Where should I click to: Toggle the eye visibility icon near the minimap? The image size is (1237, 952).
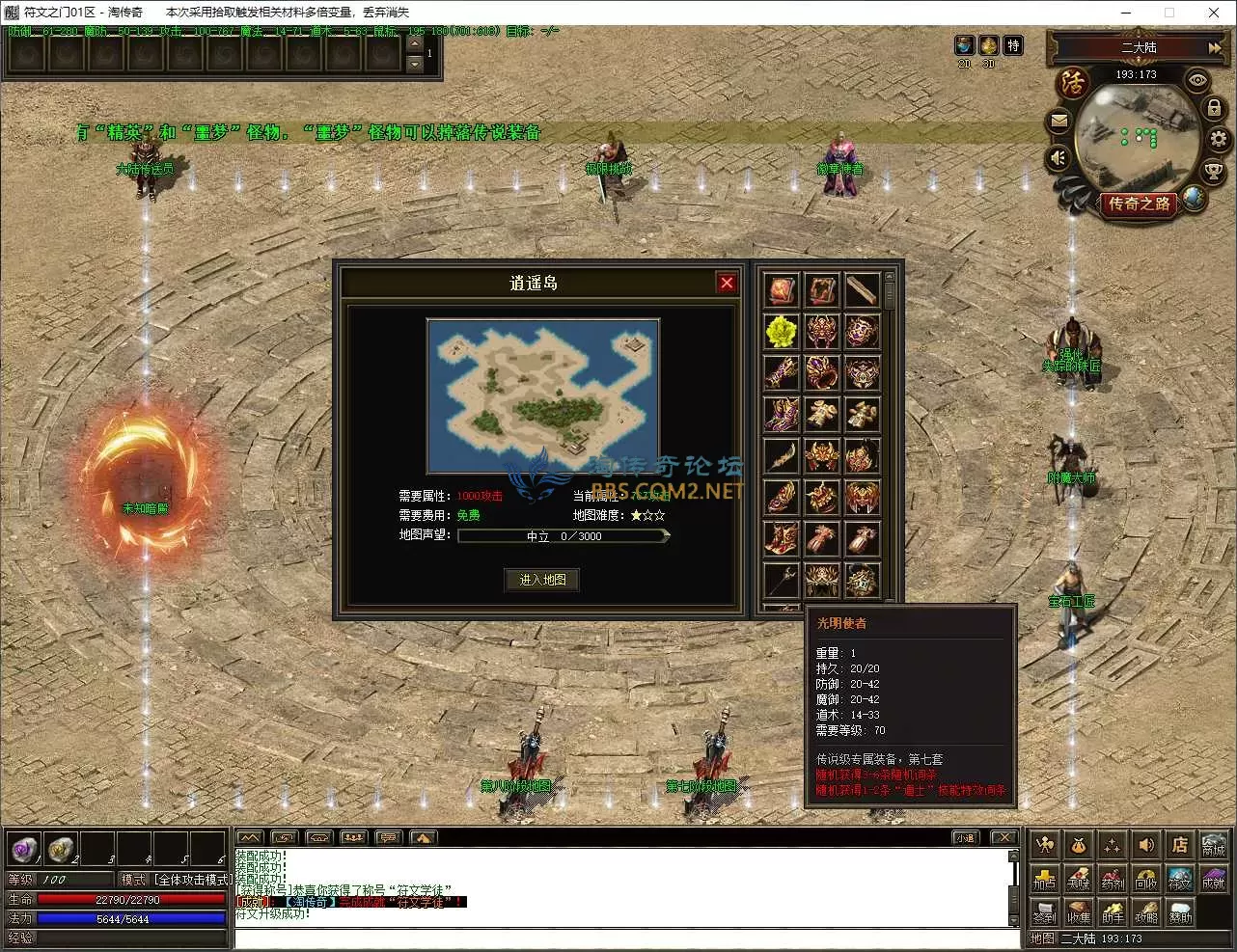pos(1197,81)
